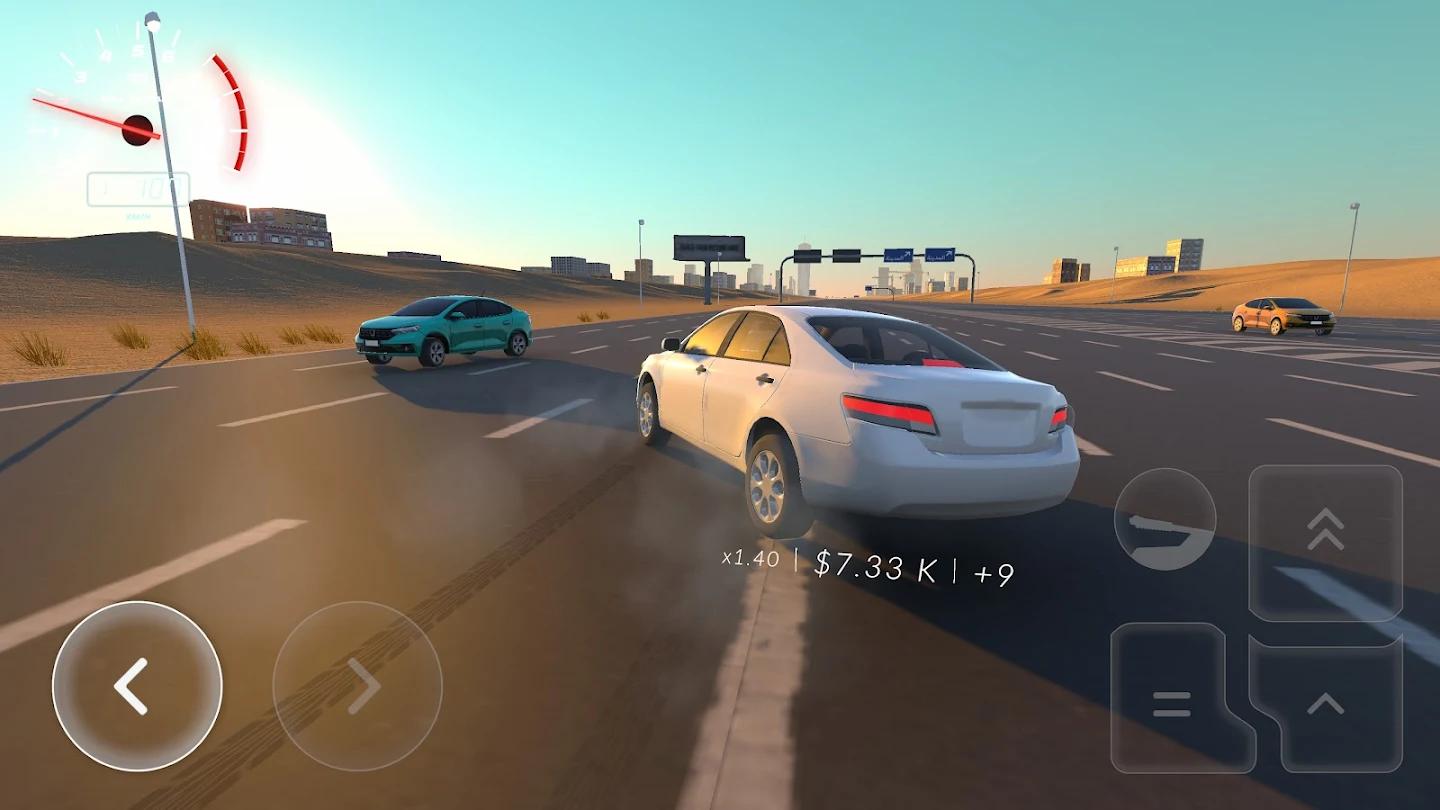Steer left with the left arrow button
The height and width of the screenshot is (810, 1440).
137,686
